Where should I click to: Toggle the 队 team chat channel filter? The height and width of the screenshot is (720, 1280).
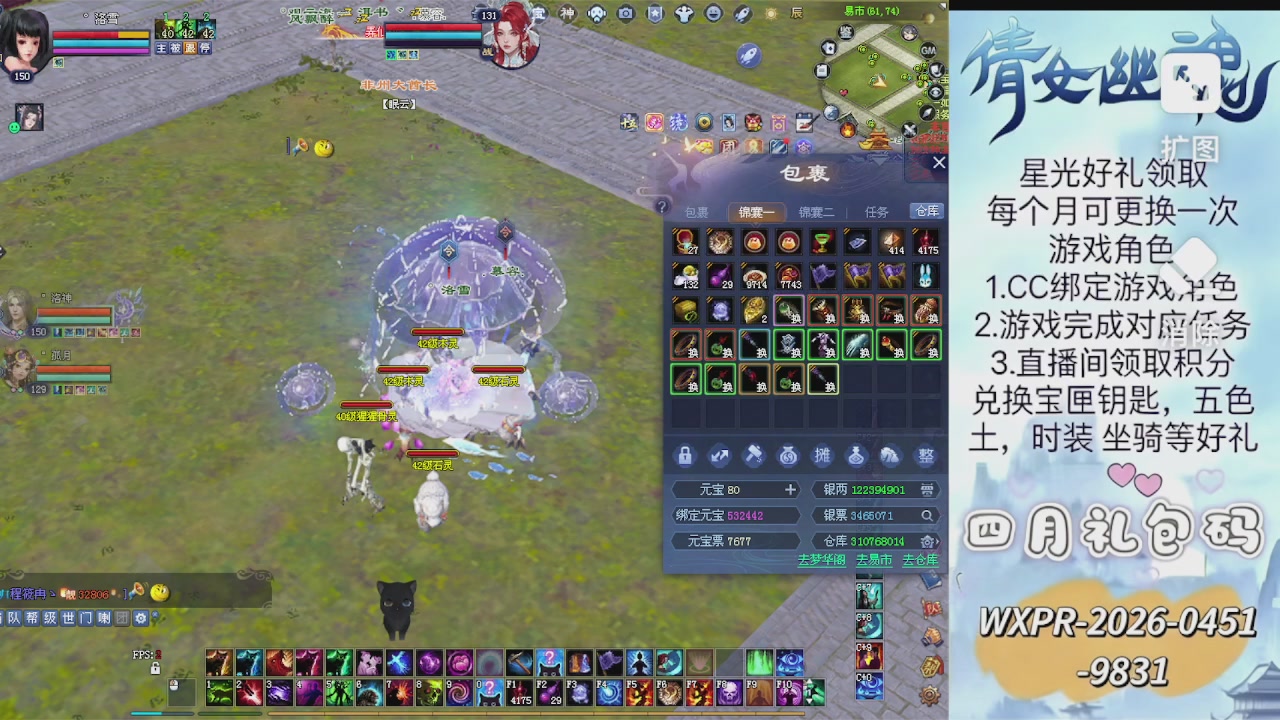13,619
